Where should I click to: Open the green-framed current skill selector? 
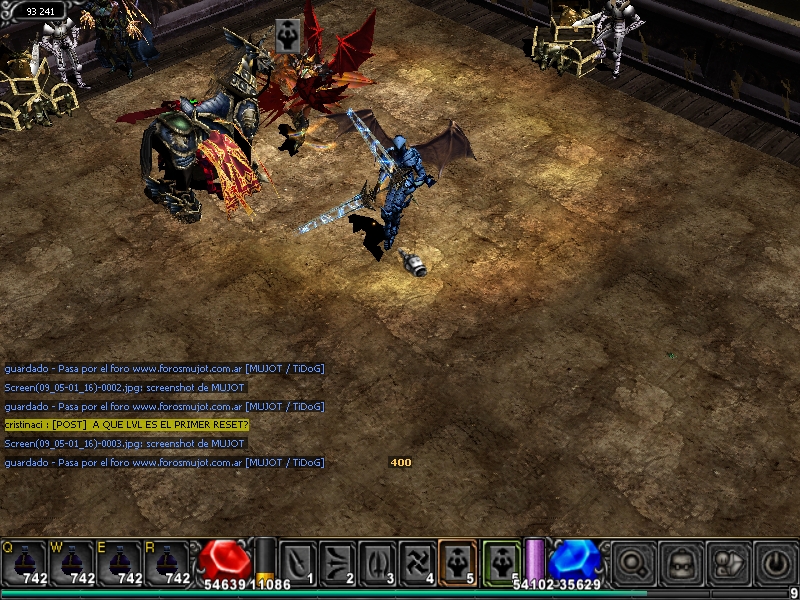pyautogui.click(x=501, y=562)
